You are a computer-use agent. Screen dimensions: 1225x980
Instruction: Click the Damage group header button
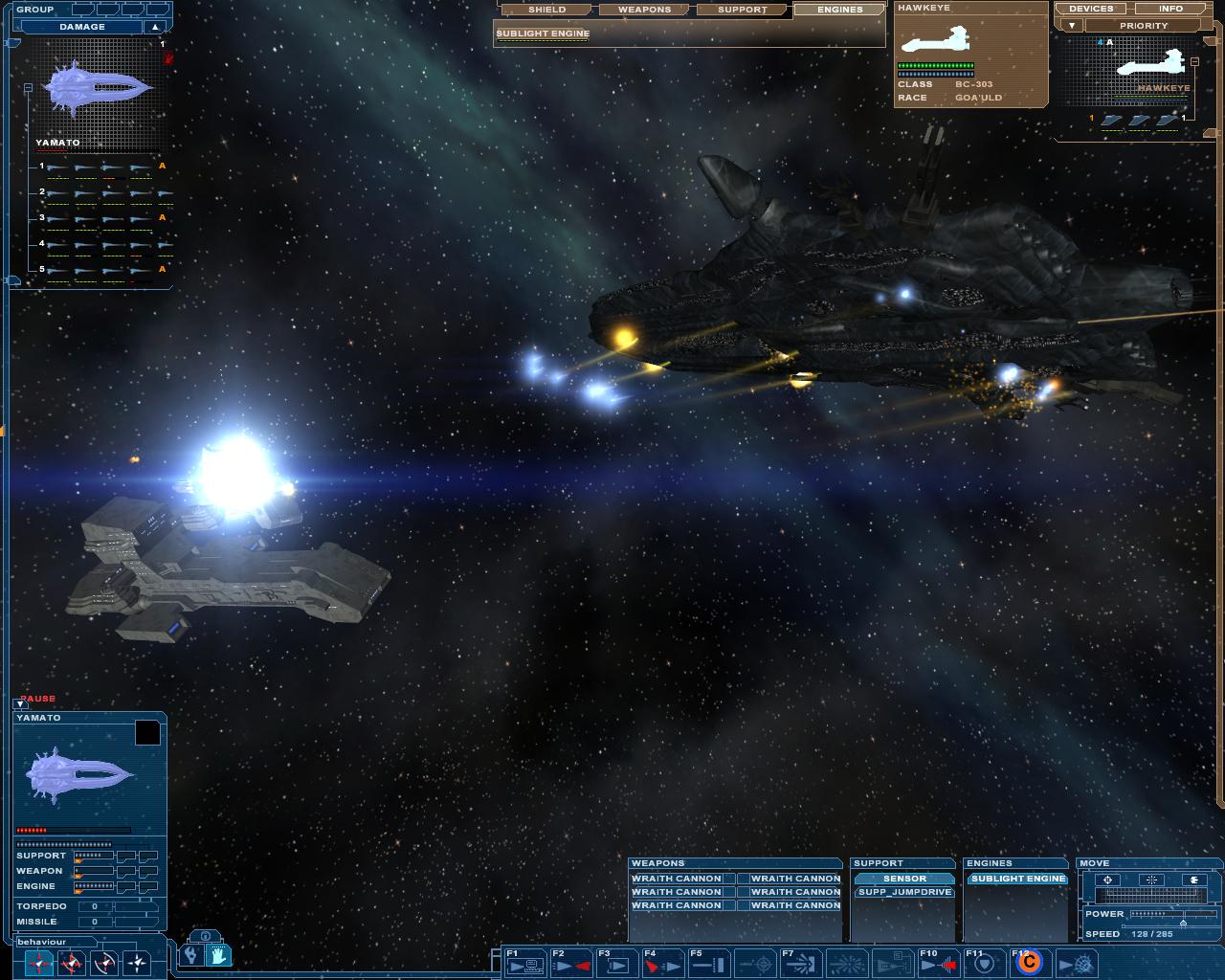click(x=81, y=27)
